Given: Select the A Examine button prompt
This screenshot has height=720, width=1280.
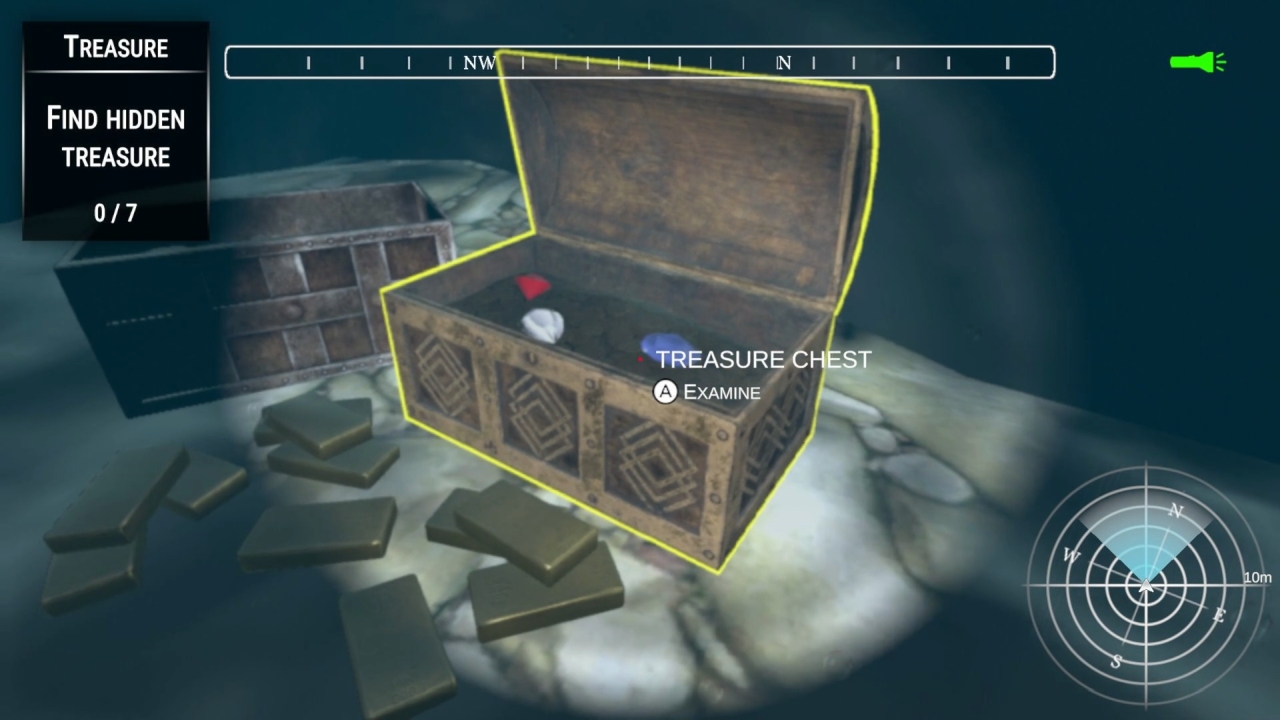Looking at the screenshot, I should (710, 393).
